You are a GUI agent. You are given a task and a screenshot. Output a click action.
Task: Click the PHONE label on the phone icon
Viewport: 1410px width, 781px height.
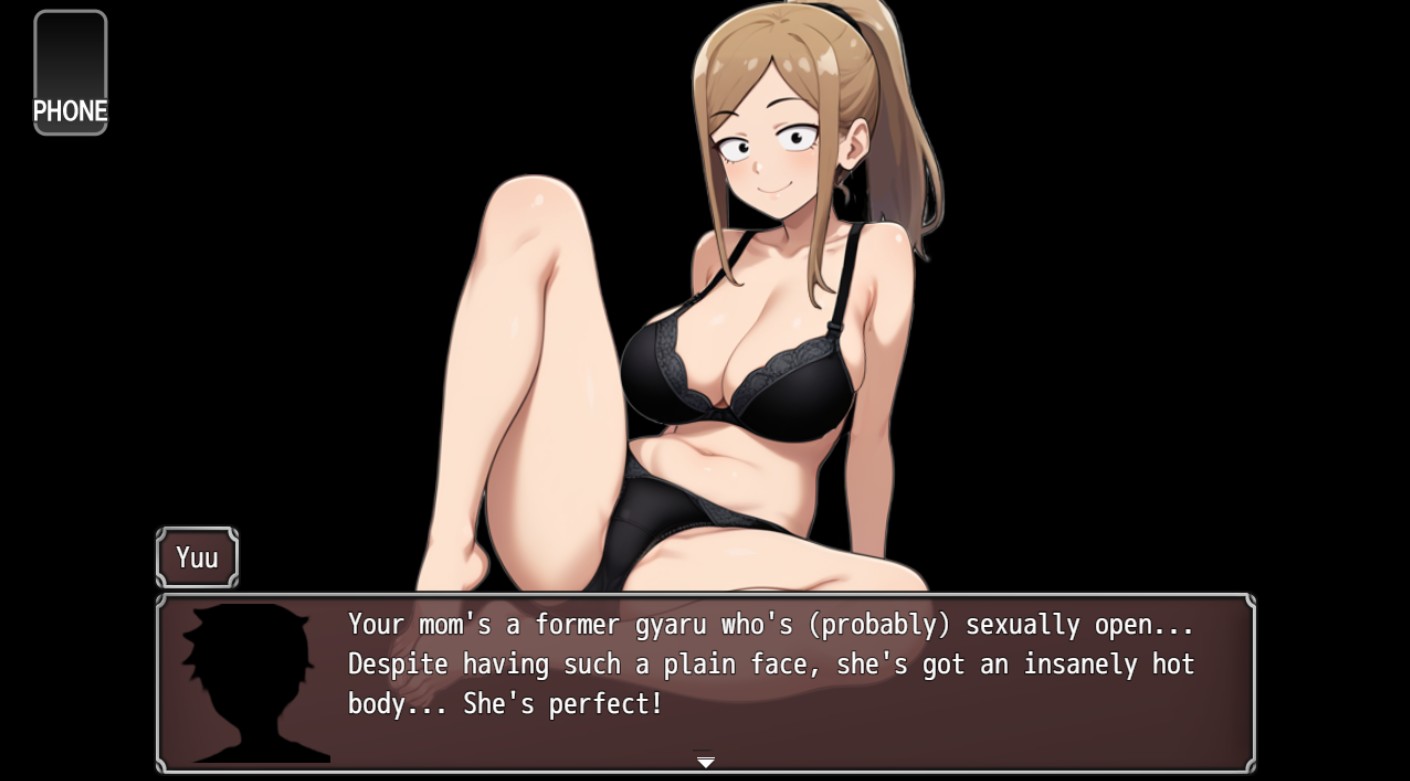coord(70,111)
